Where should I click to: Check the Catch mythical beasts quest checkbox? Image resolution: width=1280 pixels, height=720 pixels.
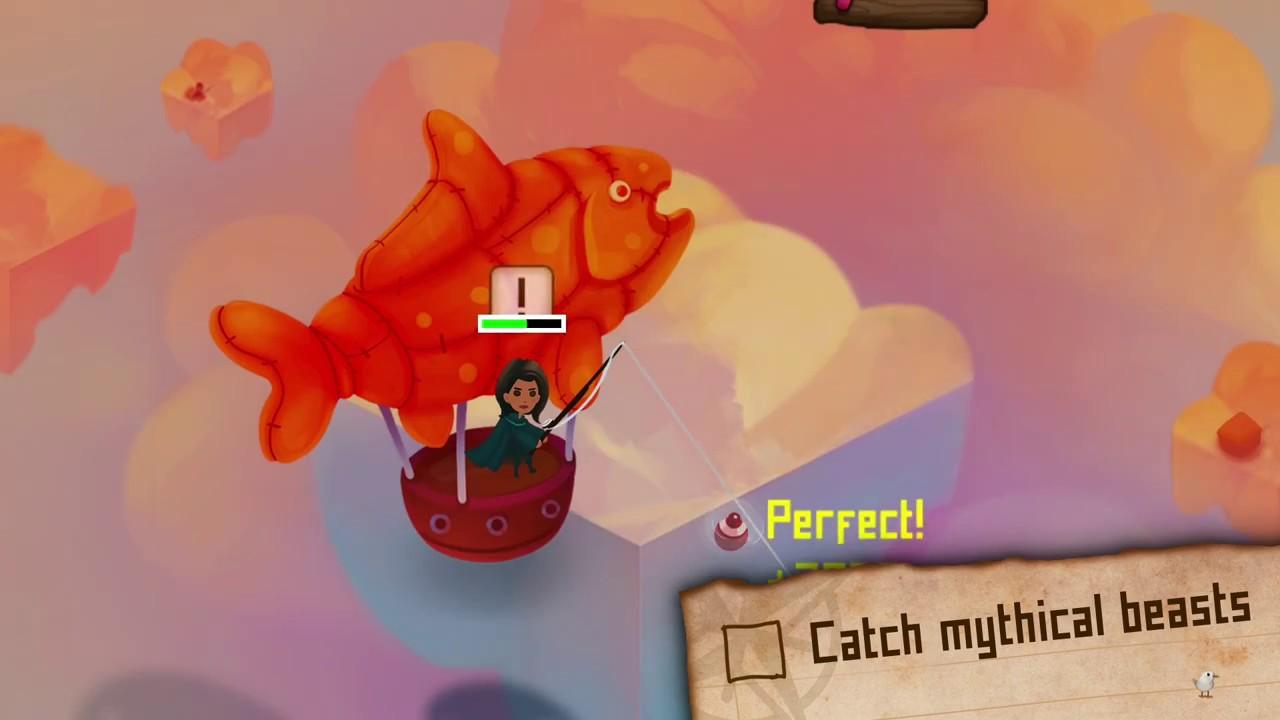(756, 650)
